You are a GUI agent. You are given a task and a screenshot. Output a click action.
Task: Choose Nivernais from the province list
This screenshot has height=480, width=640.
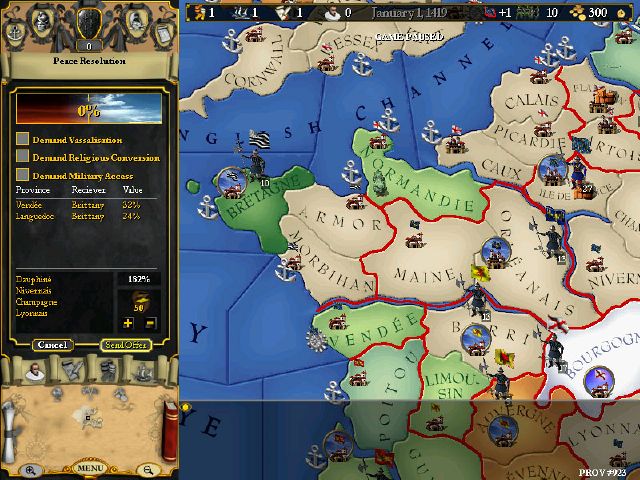click(x=36, y=289)
